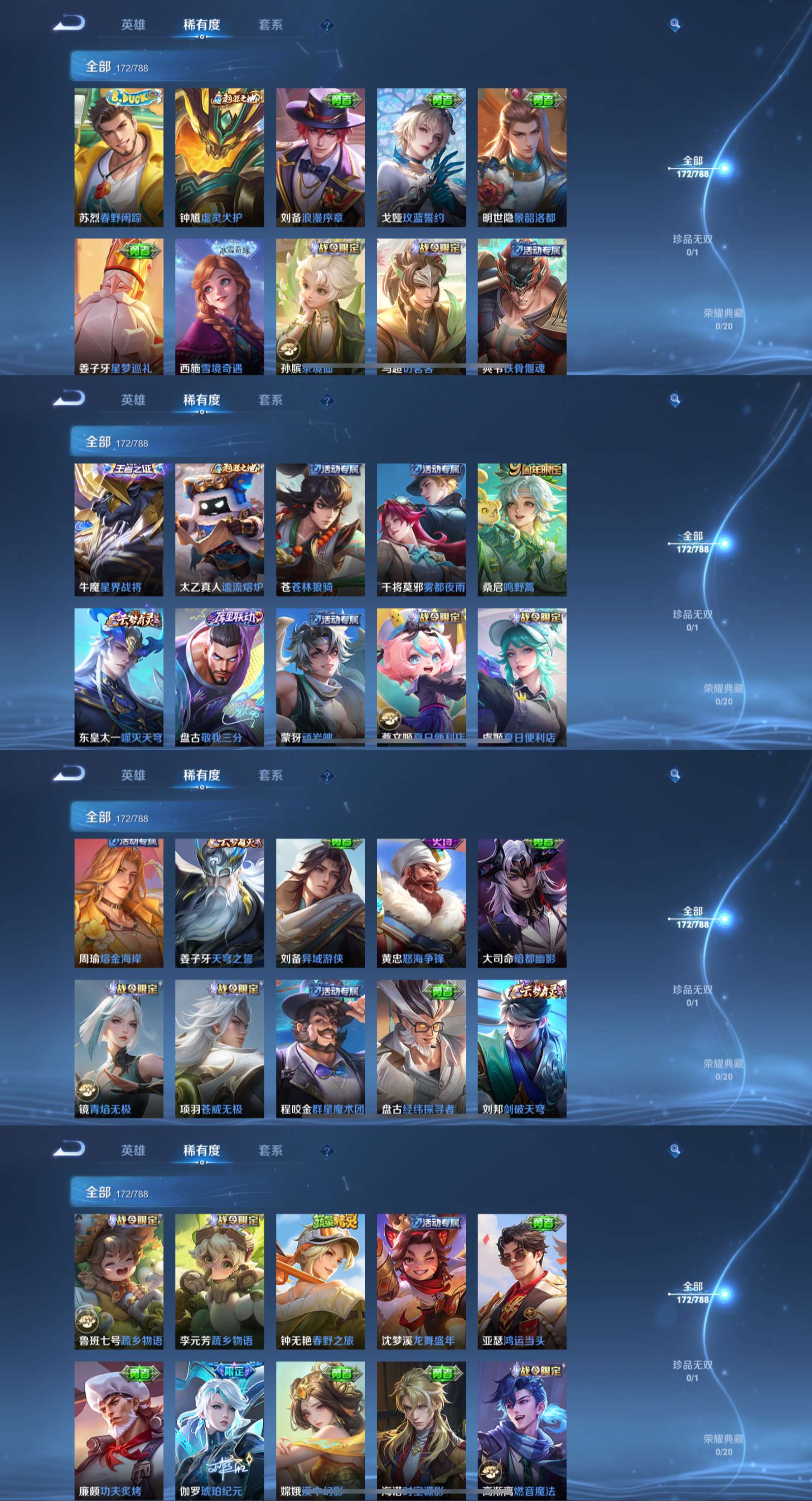View the 戈娅 玫蓝誓约 skin

click(421, 157)
